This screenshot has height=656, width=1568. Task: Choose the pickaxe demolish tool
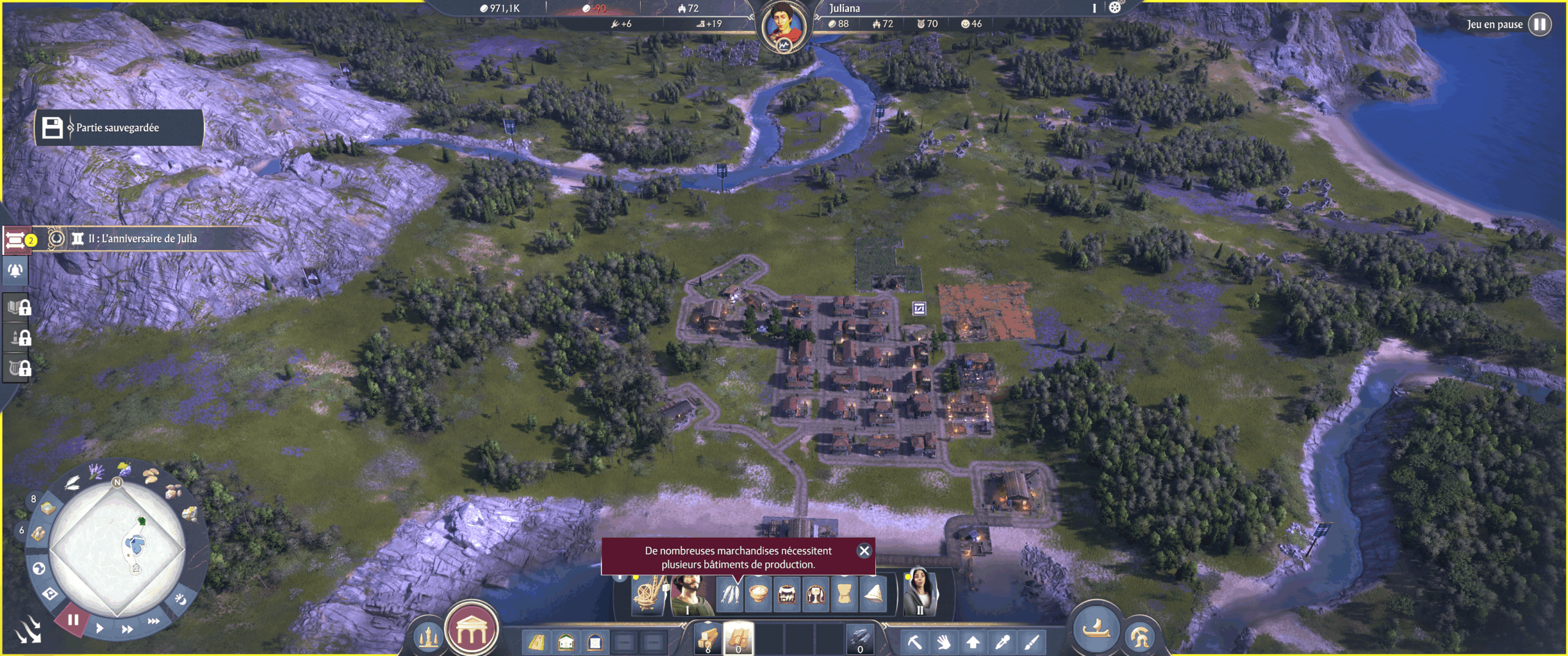point(914,642)
